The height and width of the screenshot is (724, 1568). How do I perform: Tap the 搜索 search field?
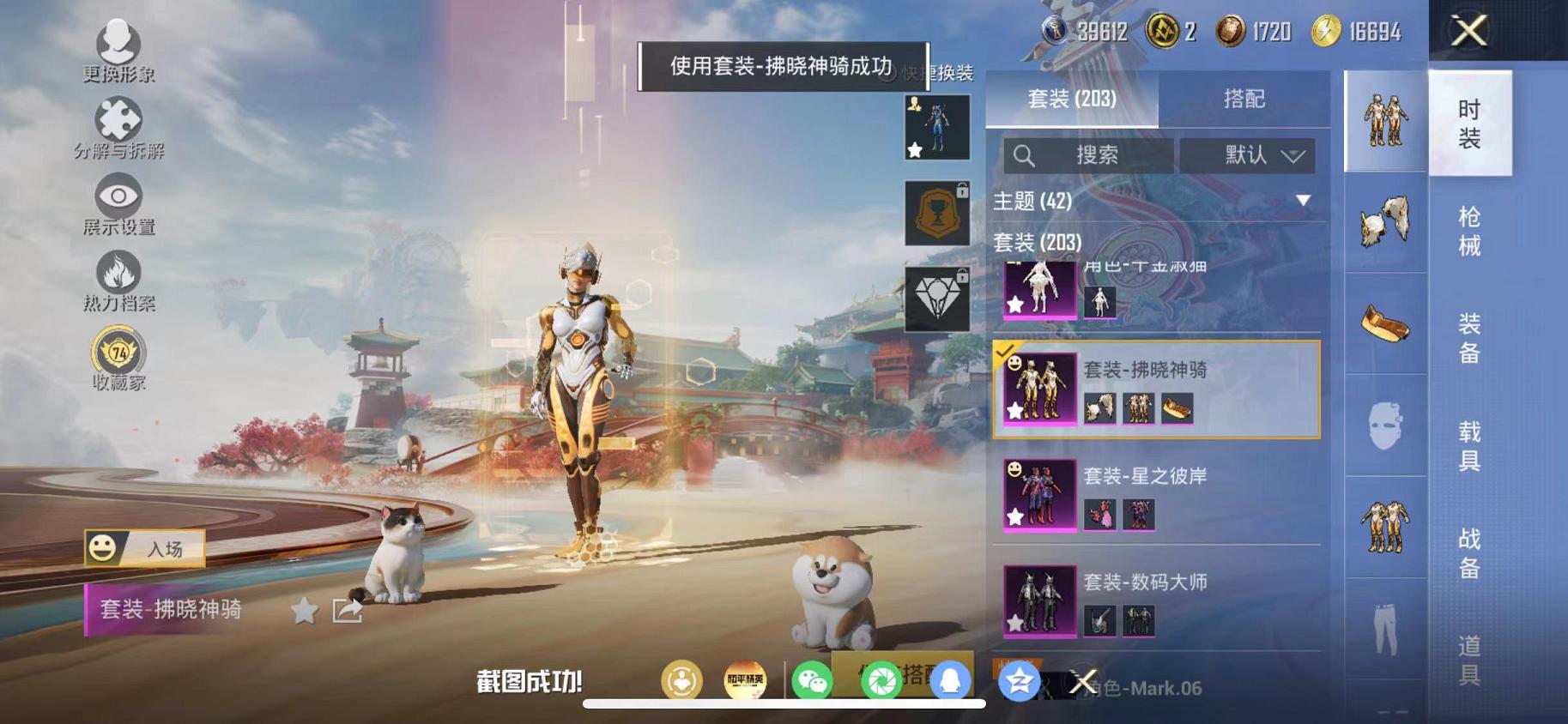click(x=1099, y=156)
